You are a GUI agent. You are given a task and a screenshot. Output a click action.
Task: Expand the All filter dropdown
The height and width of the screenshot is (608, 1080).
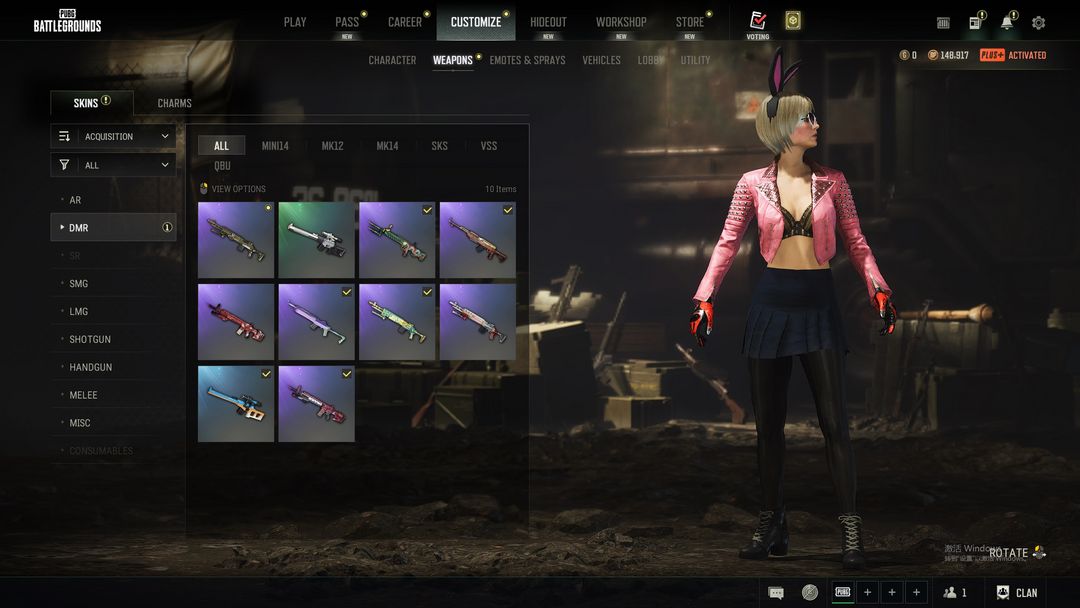click(x=113, y=165)
